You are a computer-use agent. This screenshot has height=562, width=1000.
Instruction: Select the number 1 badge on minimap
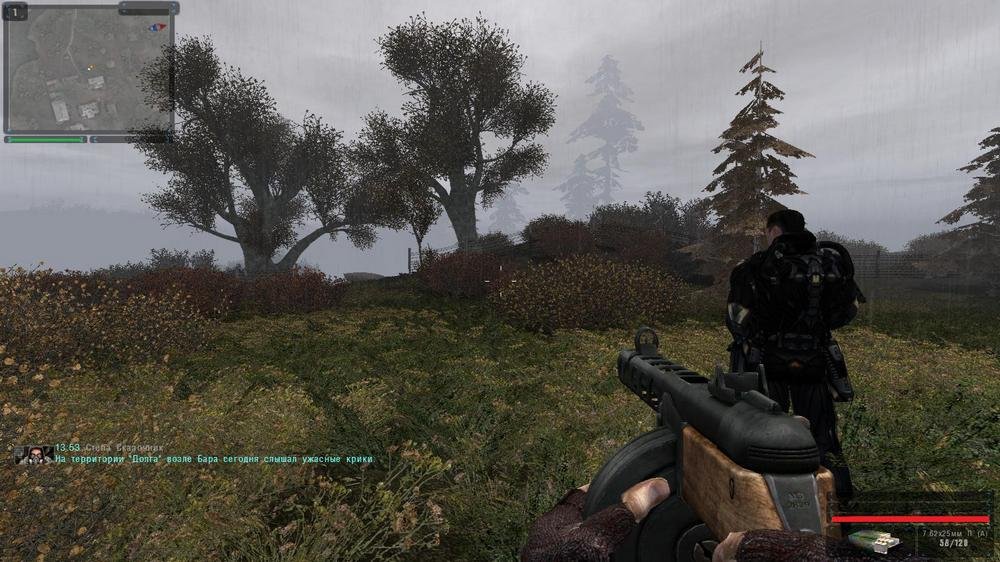pos(16,13)
